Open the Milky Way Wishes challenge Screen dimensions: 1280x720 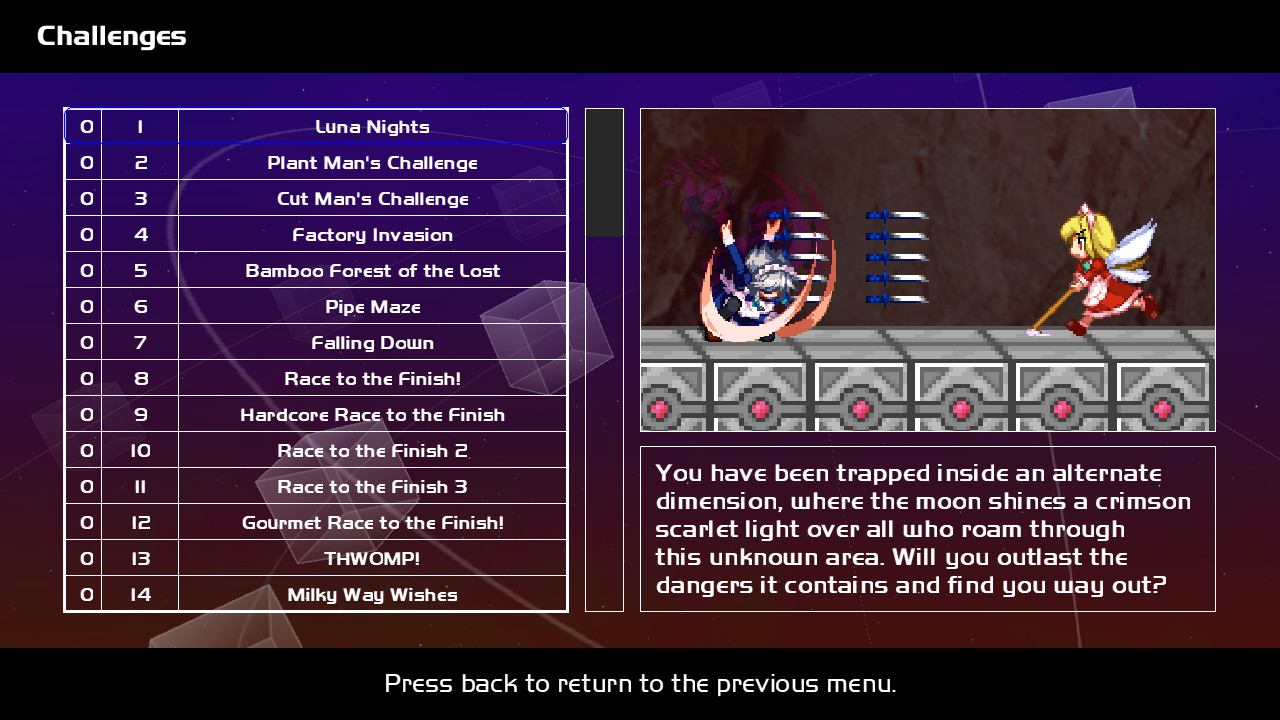[x=373, y=594]
